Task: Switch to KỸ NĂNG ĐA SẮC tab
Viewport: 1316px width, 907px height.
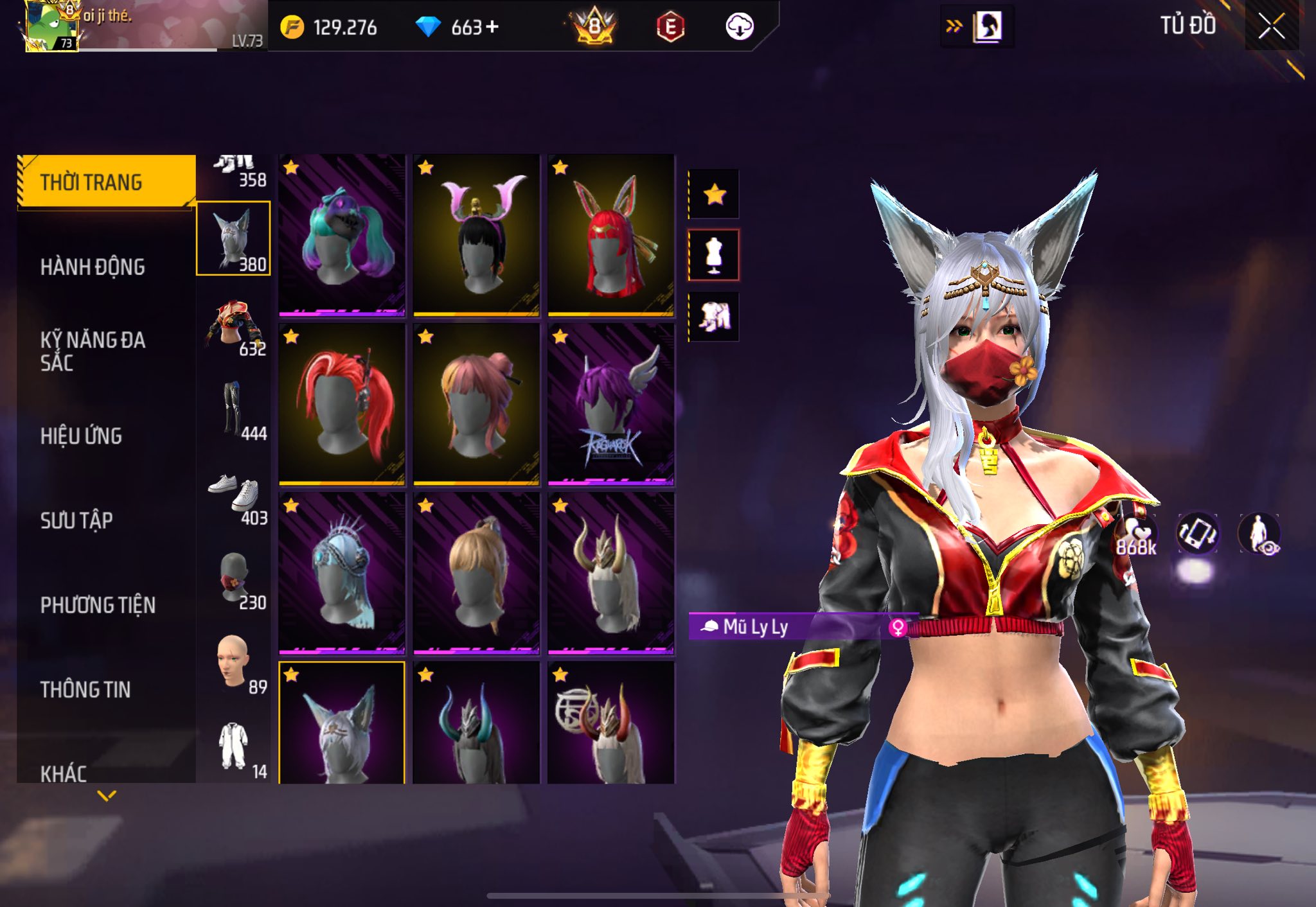Action: click(93, 351)
